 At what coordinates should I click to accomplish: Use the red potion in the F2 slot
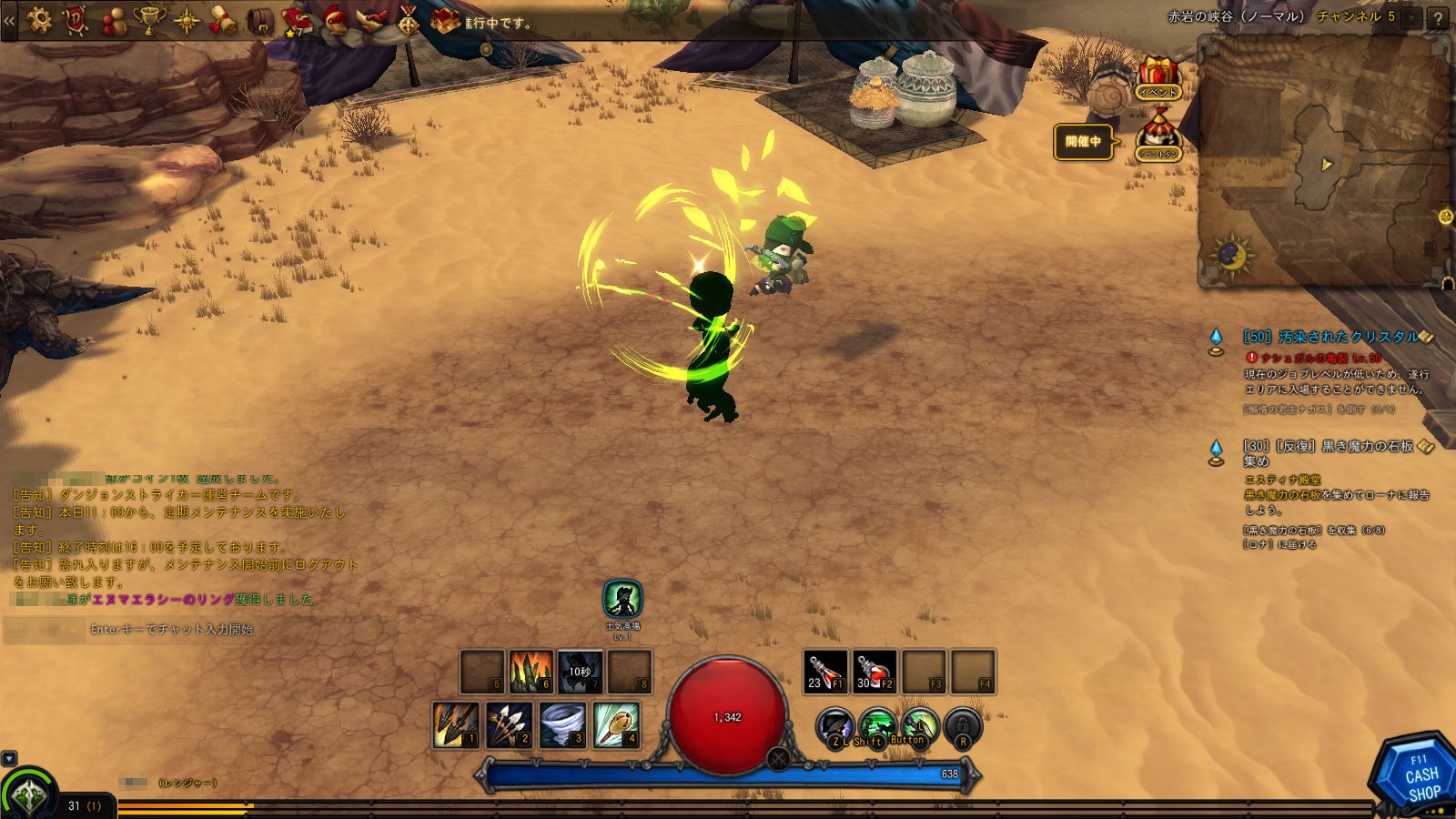pos(875,672)
